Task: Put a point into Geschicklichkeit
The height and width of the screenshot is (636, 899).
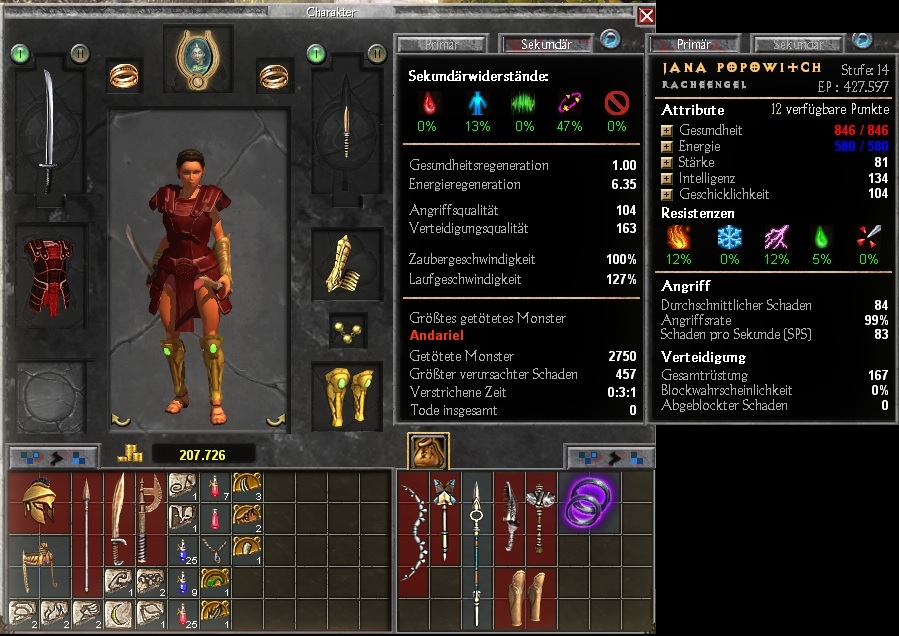Action: (667, 194)
